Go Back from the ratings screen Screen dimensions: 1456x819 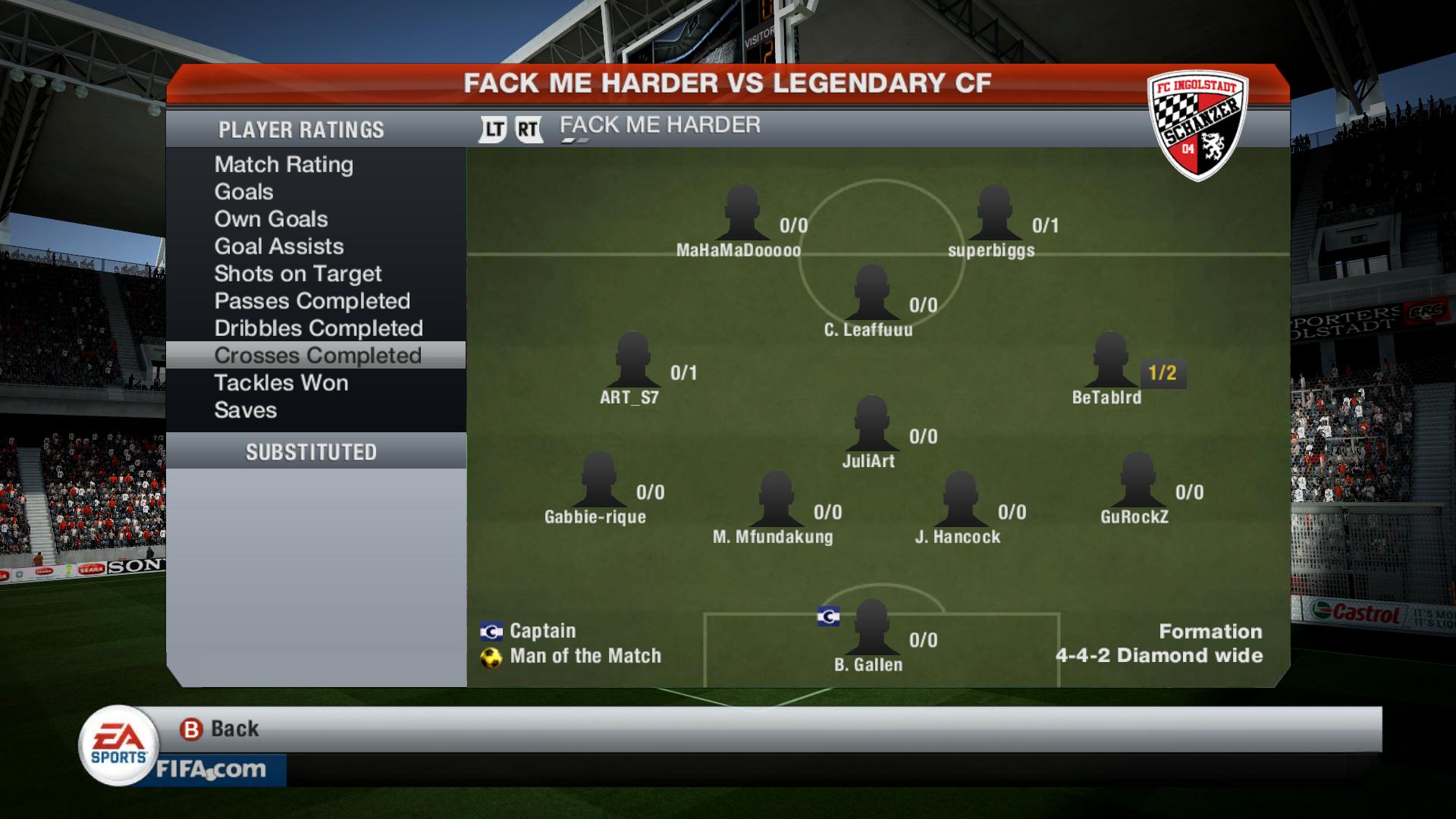pos(220,729)
